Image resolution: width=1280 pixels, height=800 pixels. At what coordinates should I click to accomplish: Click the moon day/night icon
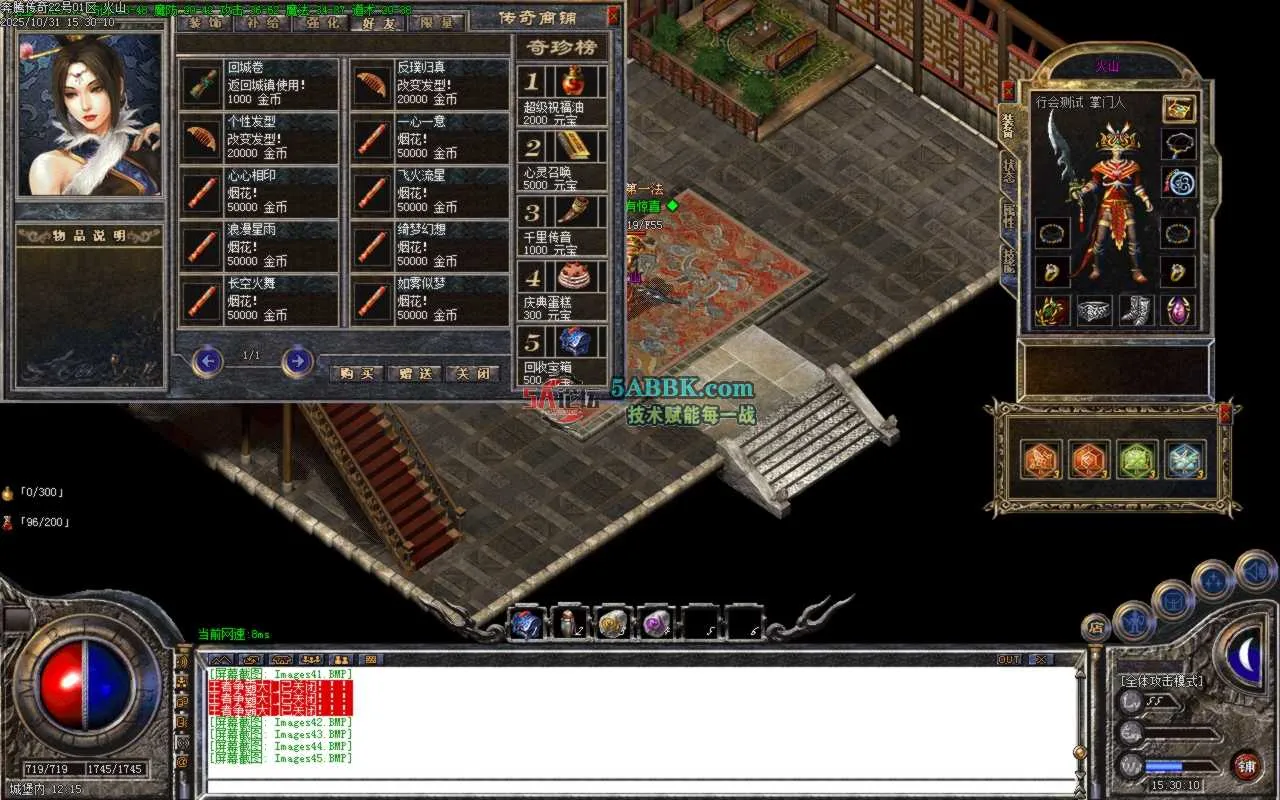tap(1245, 656)
